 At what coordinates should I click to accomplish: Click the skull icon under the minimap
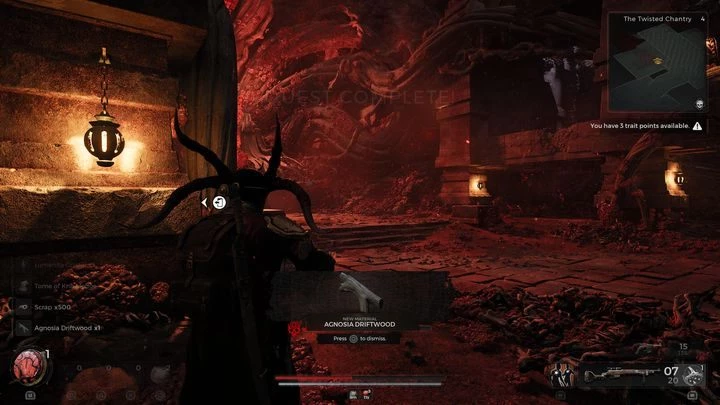[695, 104]
